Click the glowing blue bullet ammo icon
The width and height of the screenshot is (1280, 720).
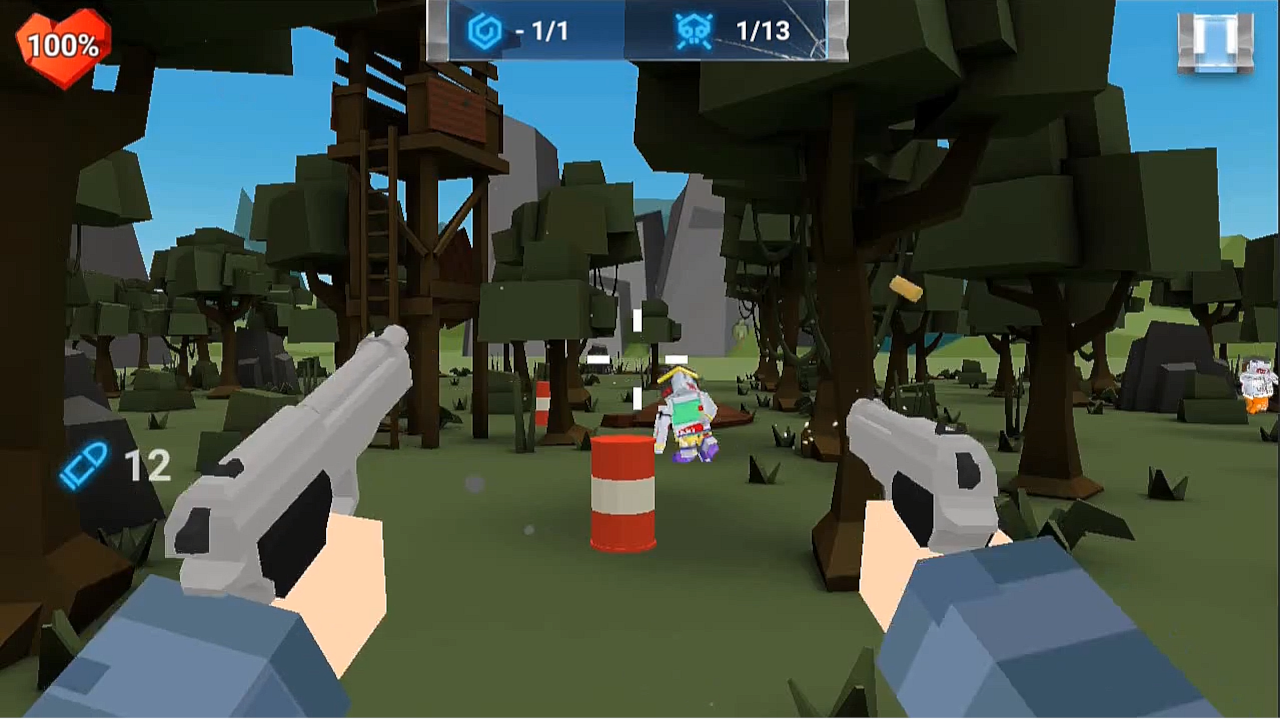pyautogui.click(x=85, y=465)
